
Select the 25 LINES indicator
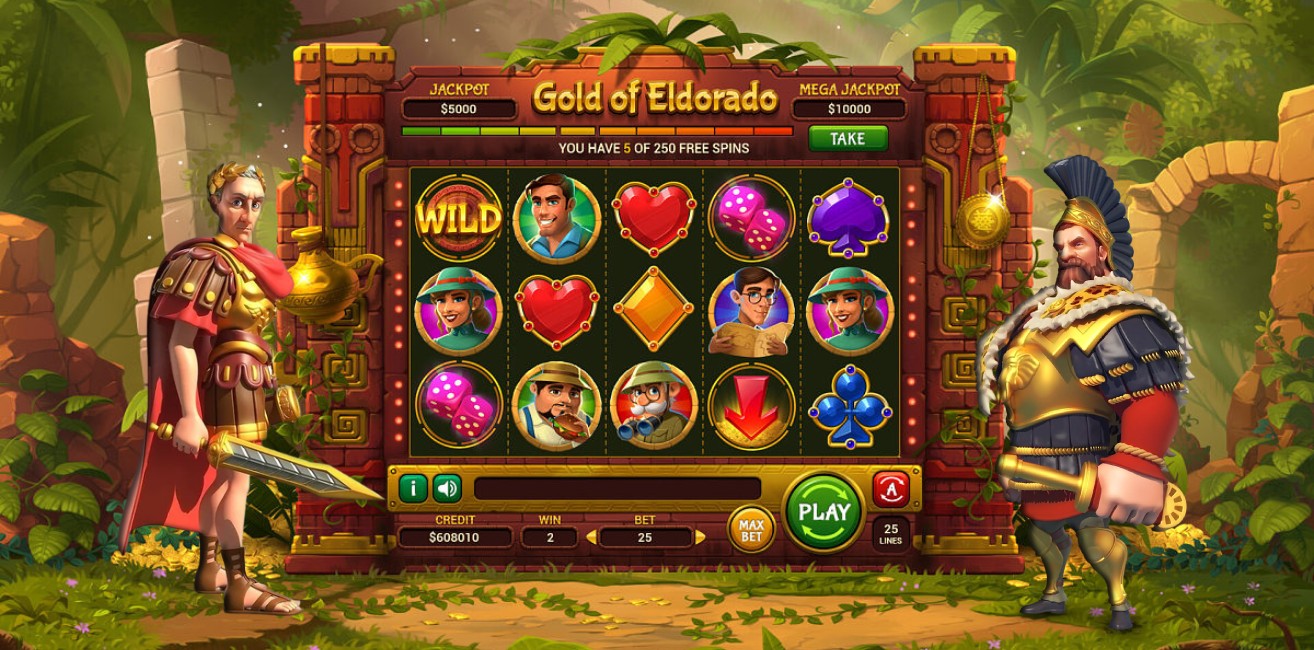click(890, 533)
